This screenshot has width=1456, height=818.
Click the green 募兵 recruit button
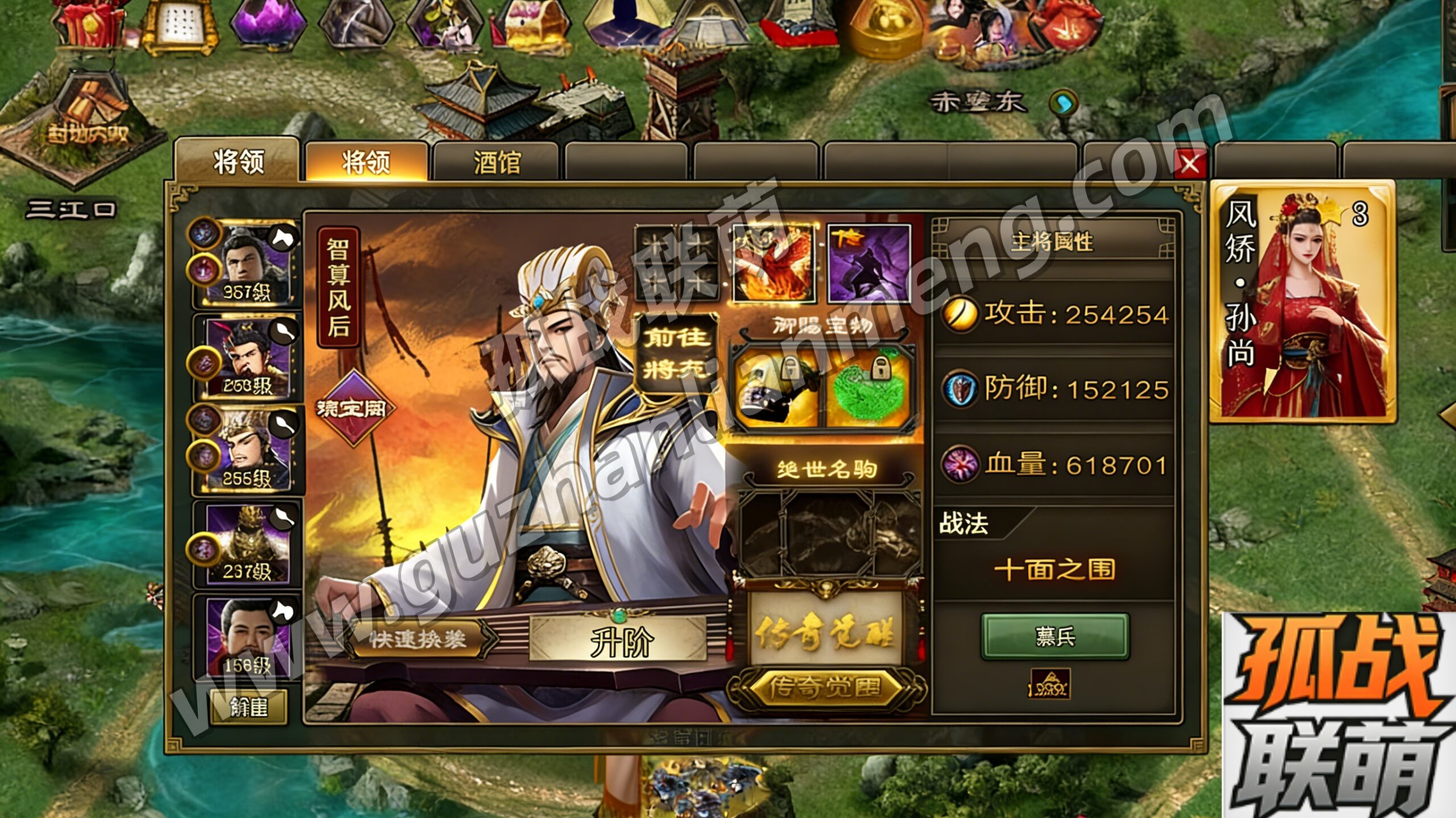(1055, 637)
